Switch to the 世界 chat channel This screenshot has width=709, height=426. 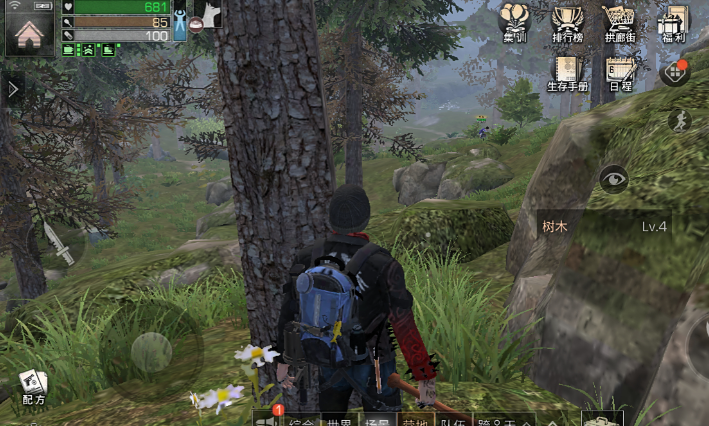pyautogui.click(x=339, y=421)
